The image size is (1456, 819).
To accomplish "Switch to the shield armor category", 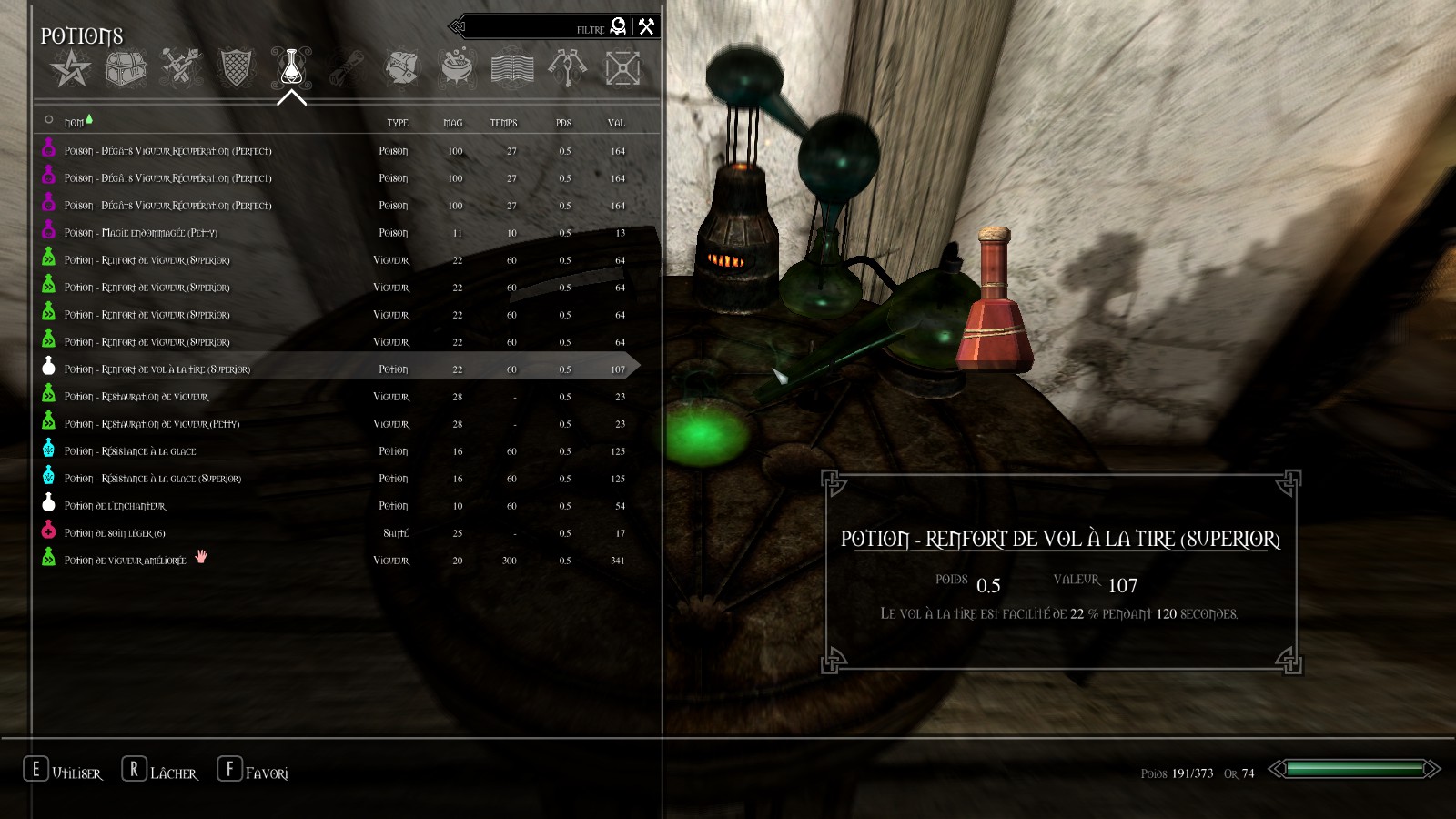I will coord(236,68).
